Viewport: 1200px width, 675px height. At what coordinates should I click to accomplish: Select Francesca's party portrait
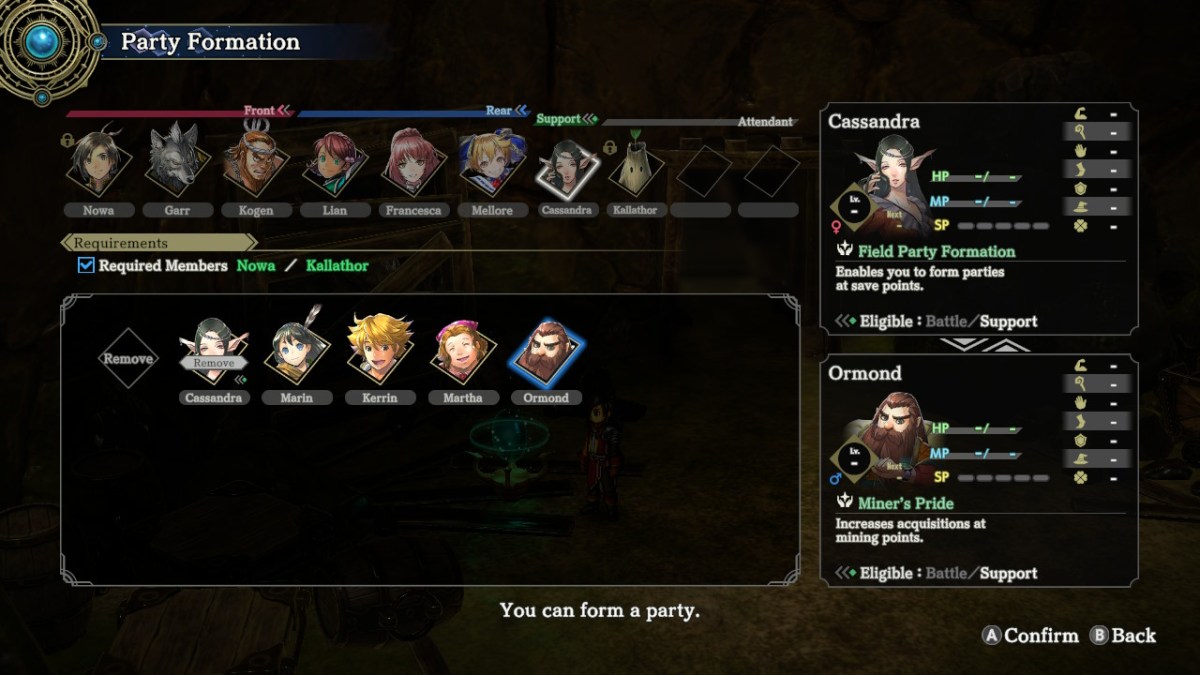(412, 163)
